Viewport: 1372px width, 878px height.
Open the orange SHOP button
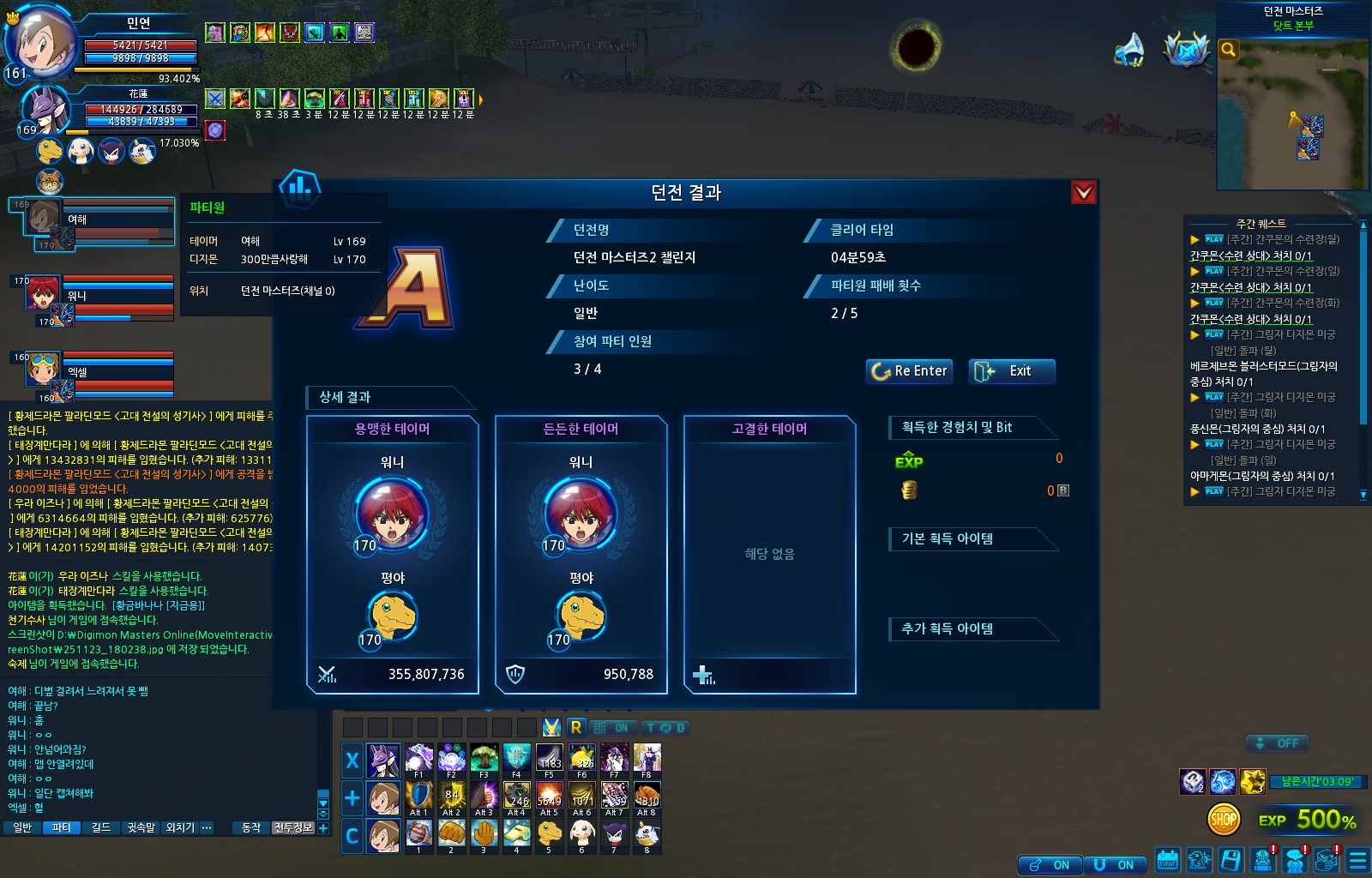(x=1224, y=820)
